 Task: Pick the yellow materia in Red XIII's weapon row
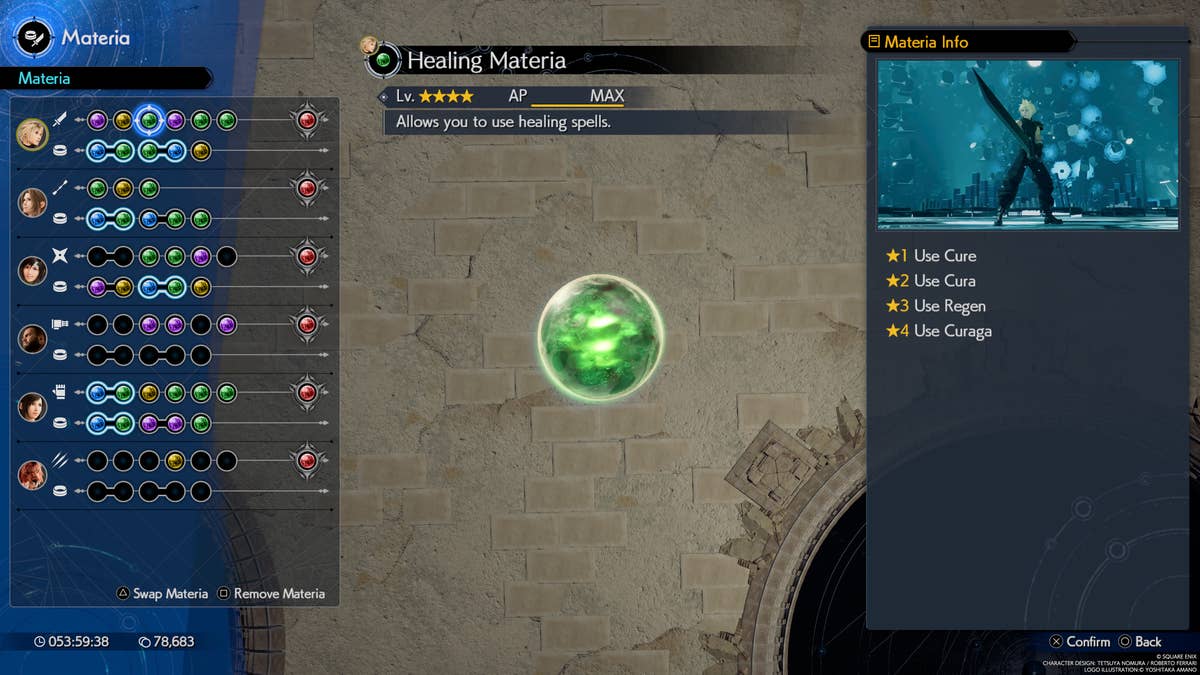pos(175,460)
